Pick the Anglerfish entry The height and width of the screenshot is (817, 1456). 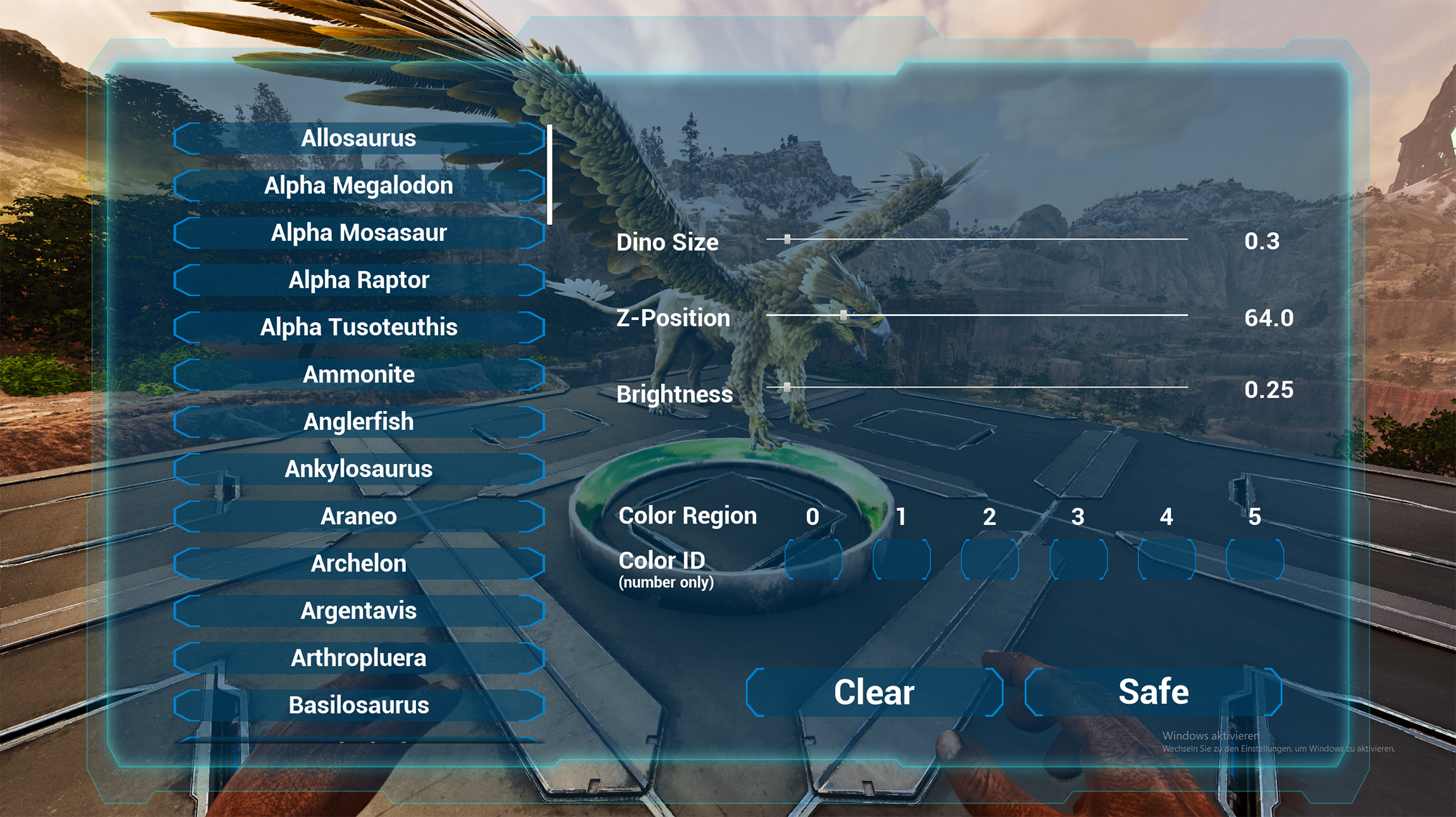(358, 422)
